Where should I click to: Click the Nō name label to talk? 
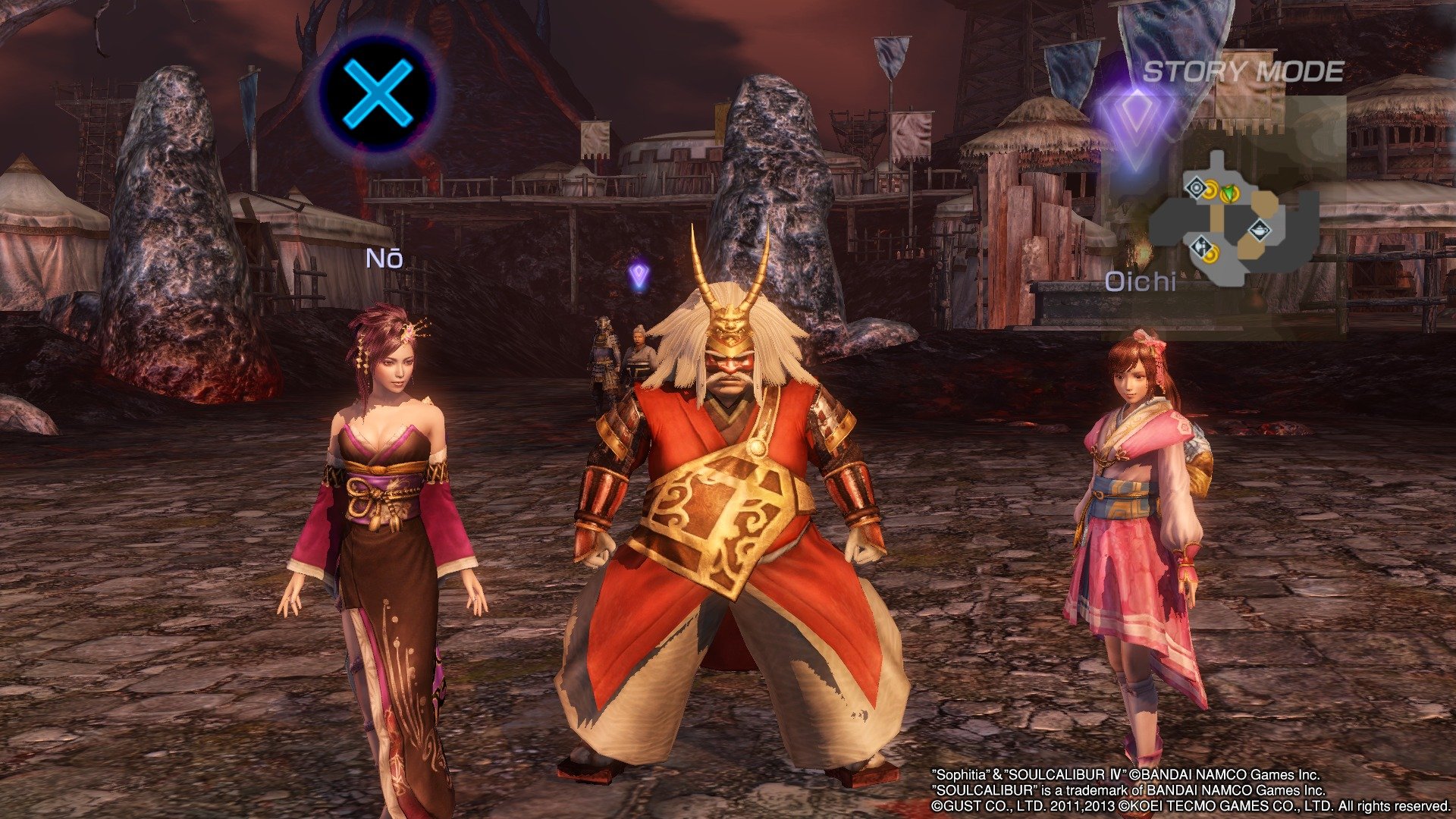tap(386, 258)
